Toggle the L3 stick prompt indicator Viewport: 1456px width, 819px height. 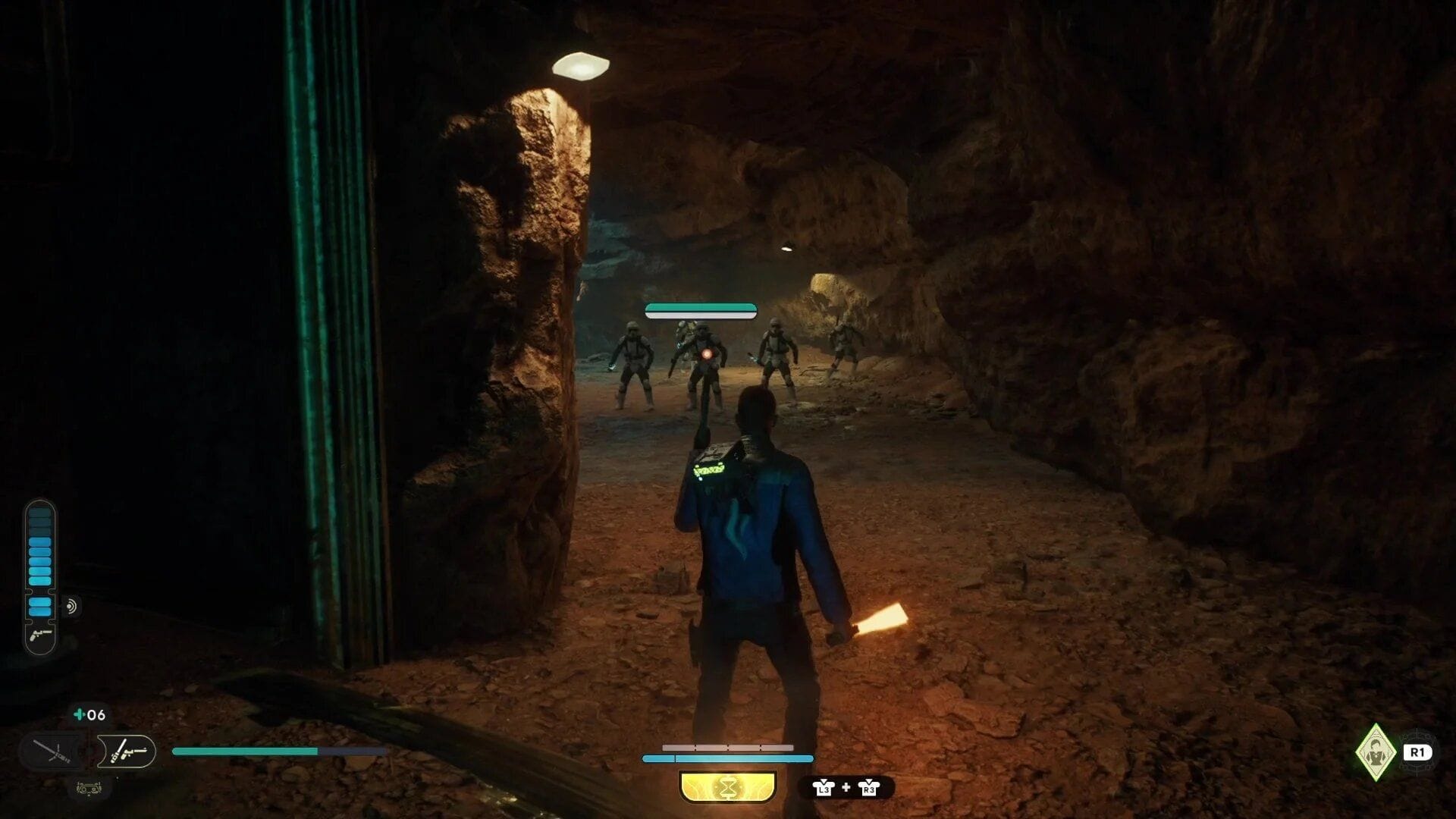824,789
